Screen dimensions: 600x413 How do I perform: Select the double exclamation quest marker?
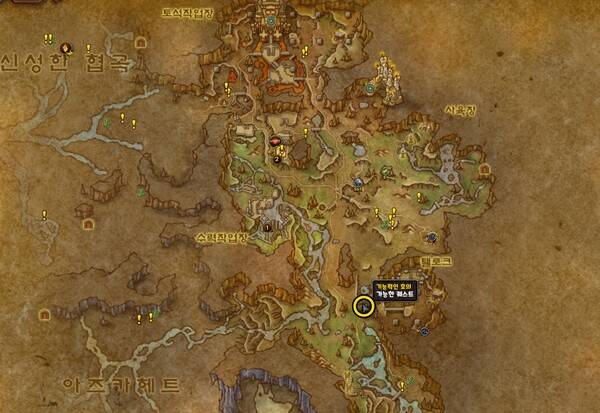click(48, 38)
